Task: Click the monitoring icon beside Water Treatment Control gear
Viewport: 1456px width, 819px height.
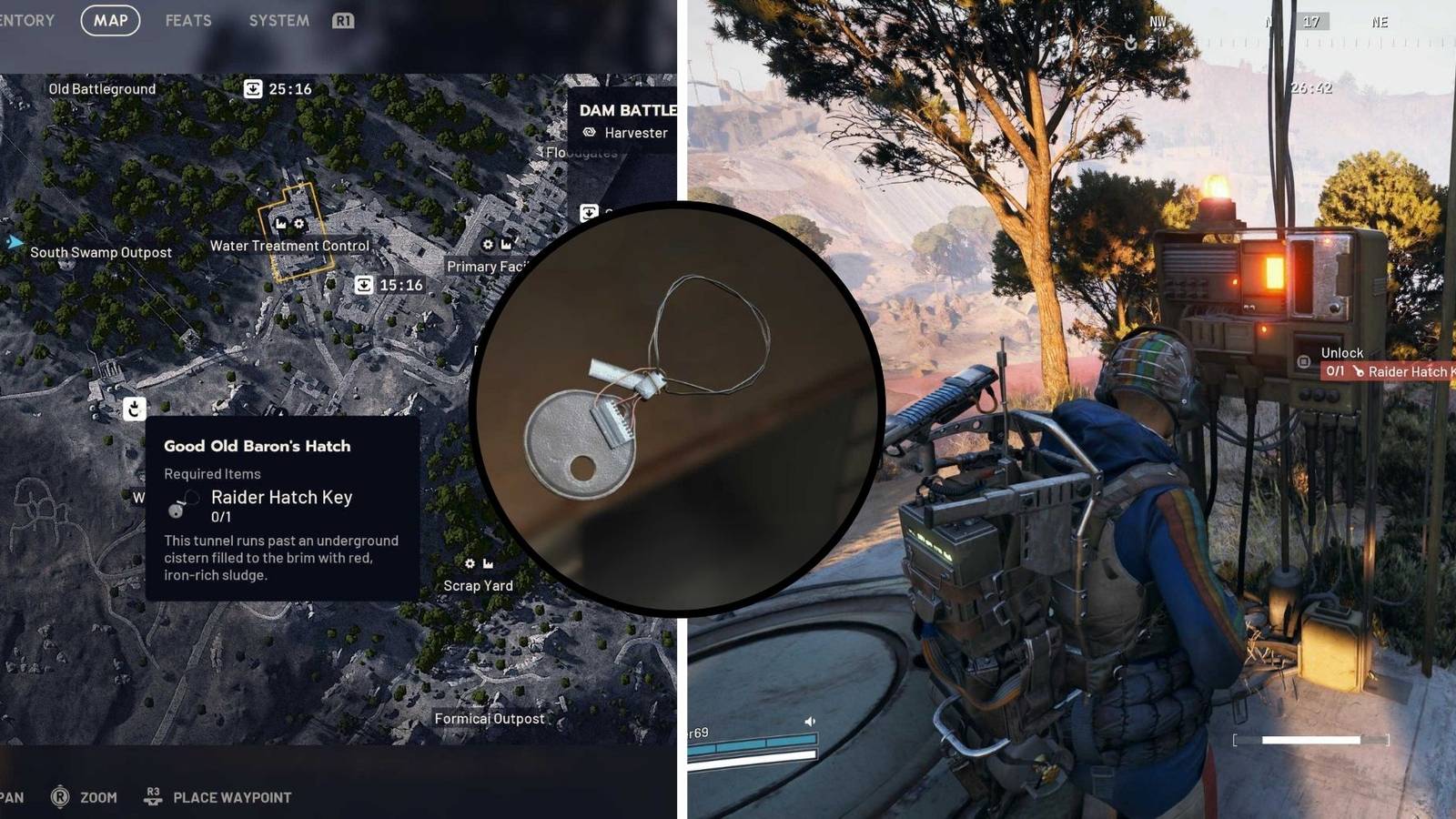Action: pos(282,223)
